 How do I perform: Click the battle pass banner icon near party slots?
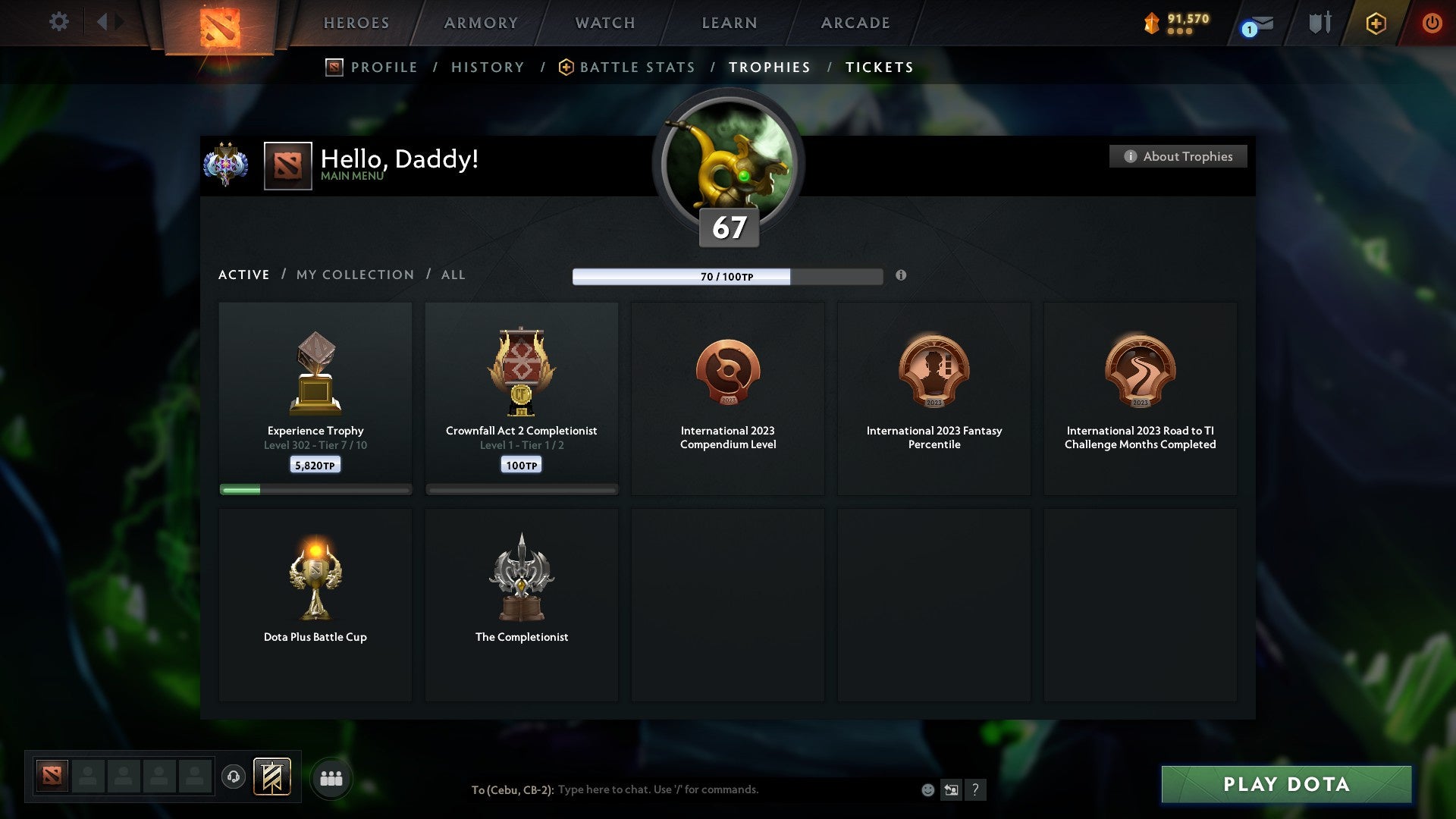click(272, 777)
